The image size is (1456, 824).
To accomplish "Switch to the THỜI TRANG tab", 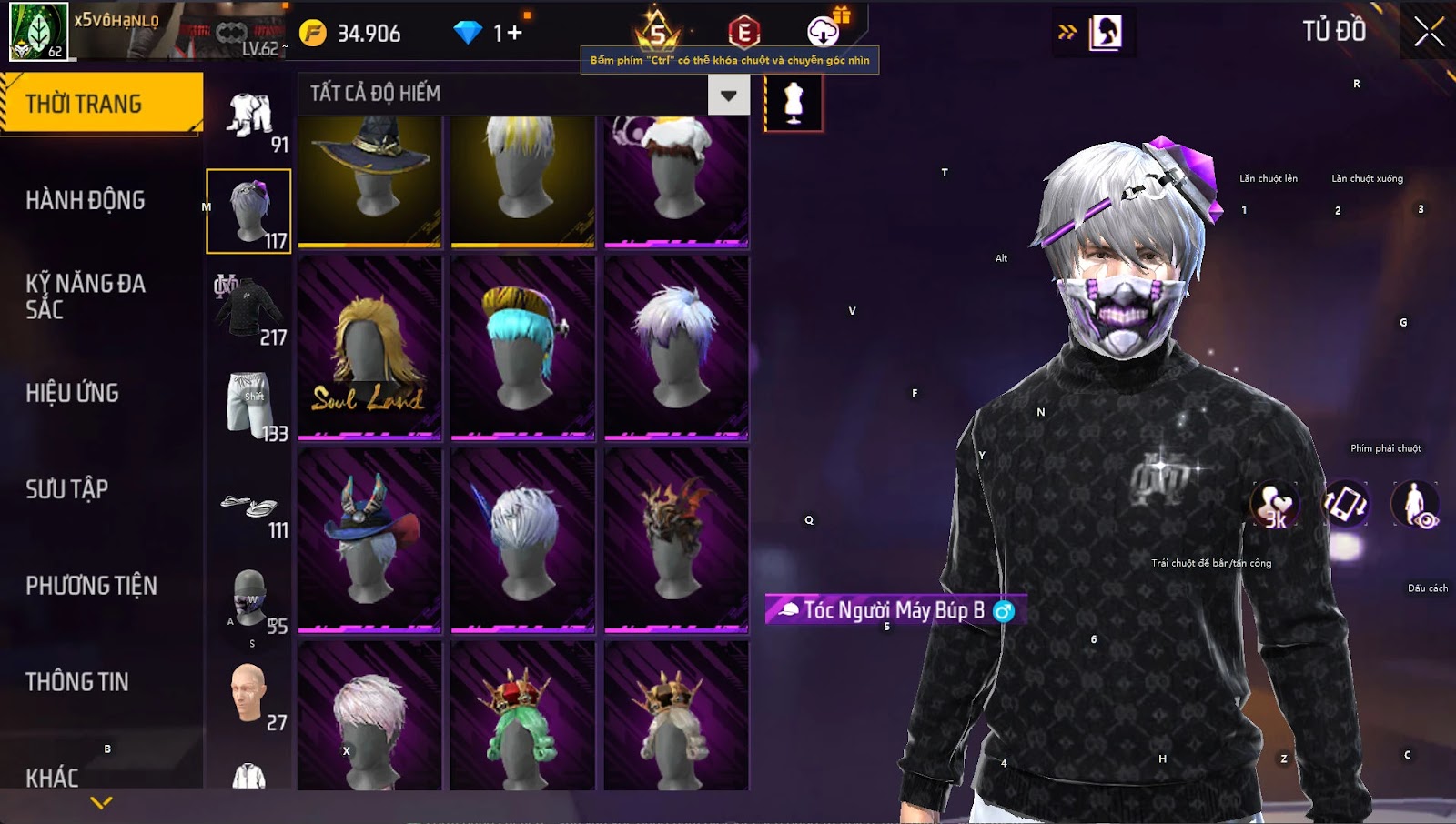I will click(100, 104).
